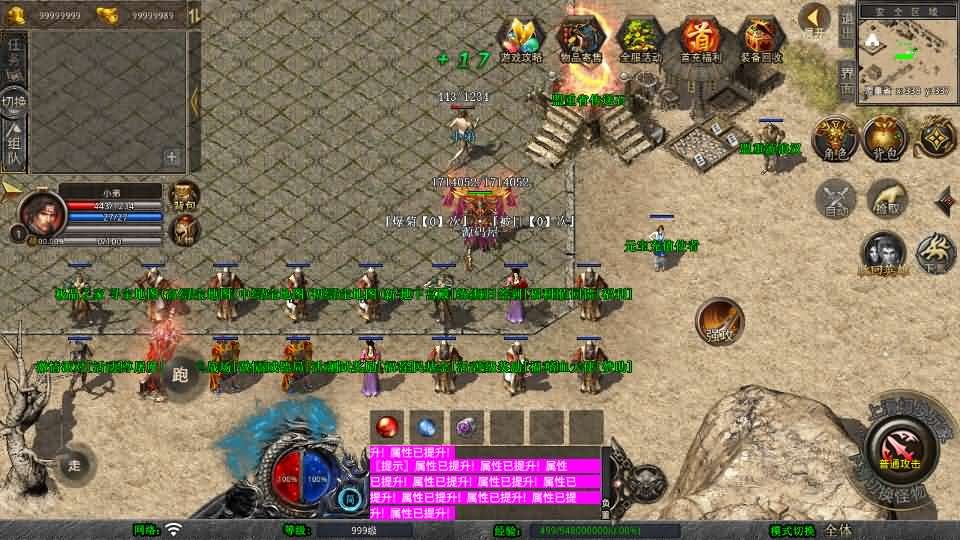Switch to 走 walk movement mode
Image resolution: width=960 pixels, height=540 pixels.
click(75, 465)
